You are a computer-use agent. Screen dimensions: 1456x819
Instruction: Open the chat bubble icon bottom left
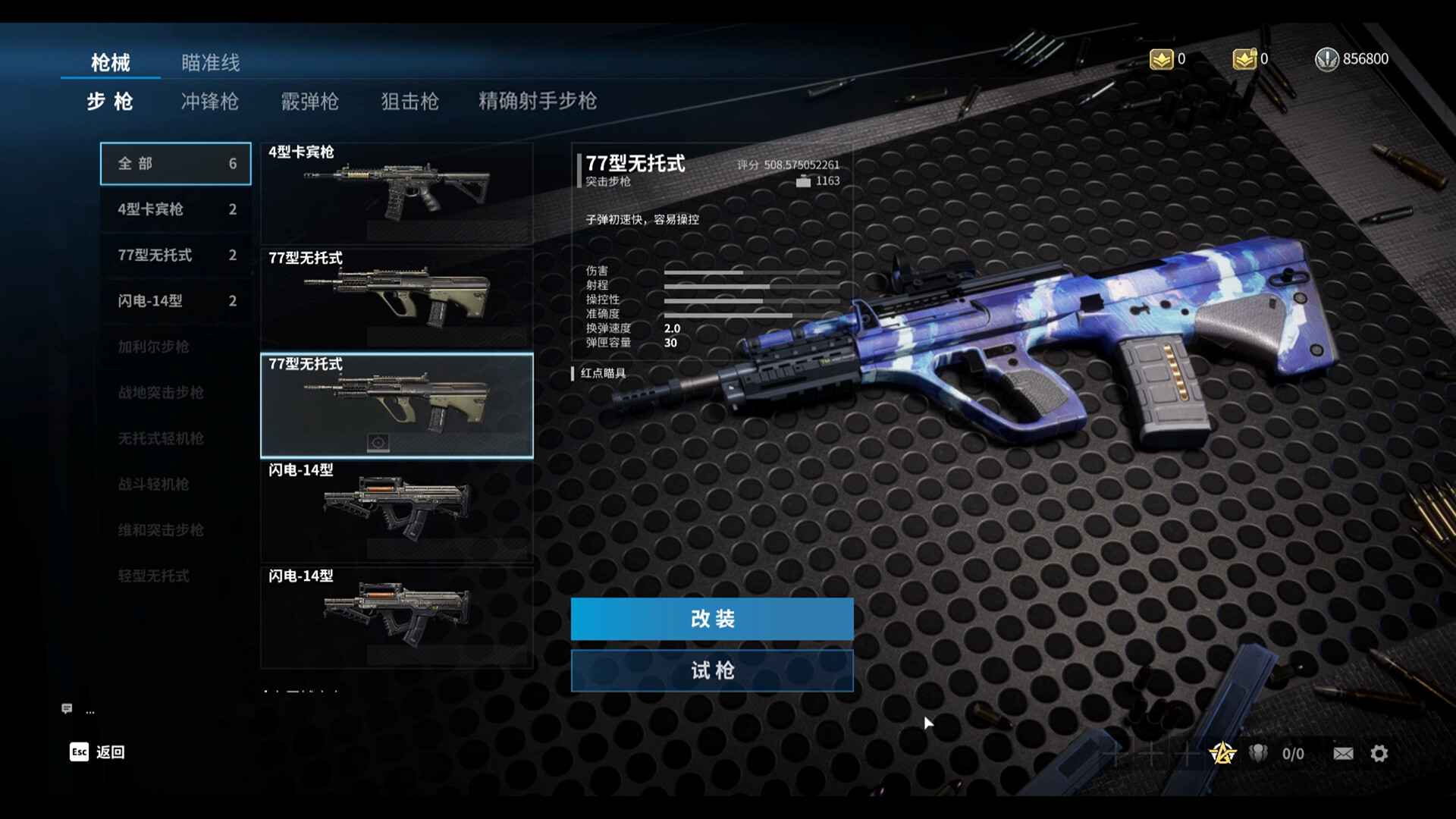coord(68,709)
